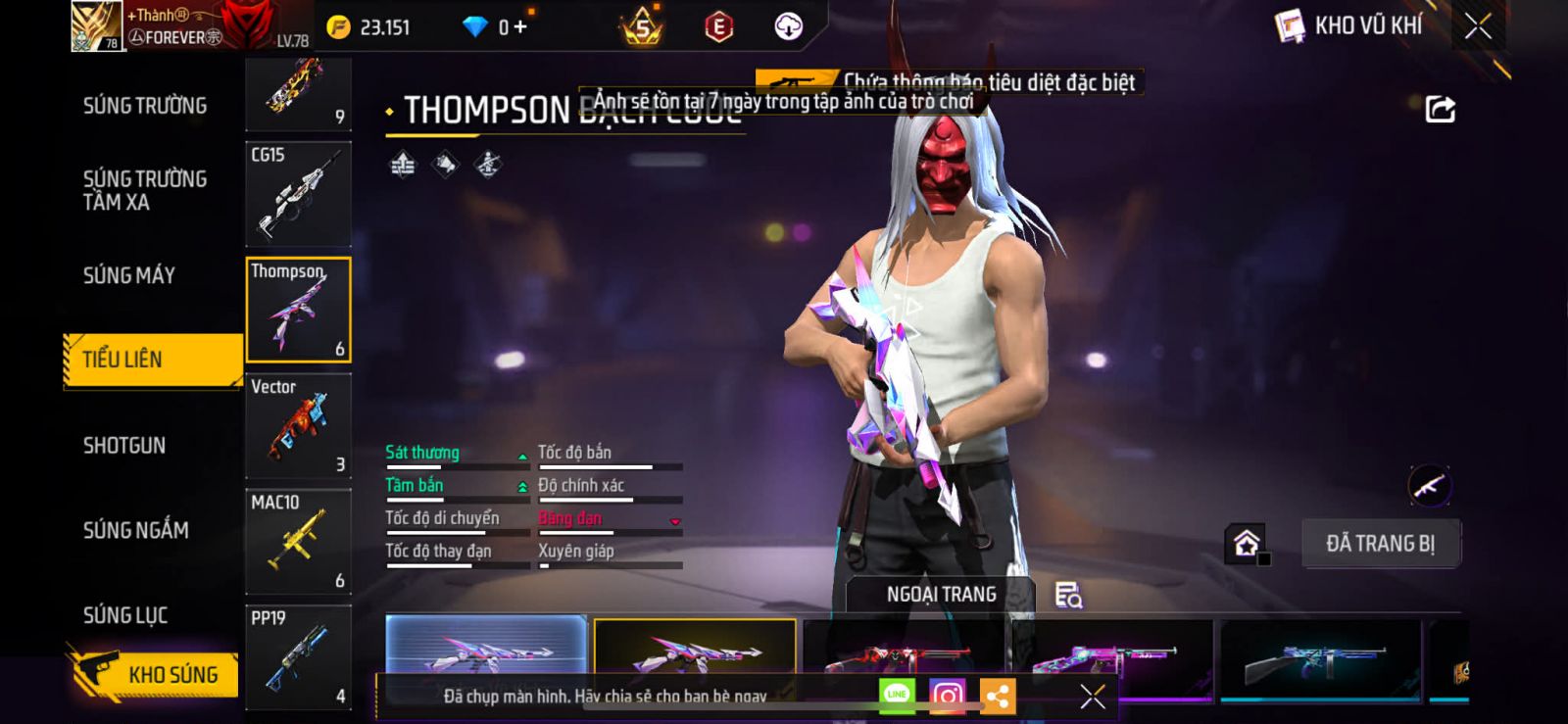The image size is (1568, 724).
Task: Add diamonds with the plus button
Action: (x=520, y=27)
